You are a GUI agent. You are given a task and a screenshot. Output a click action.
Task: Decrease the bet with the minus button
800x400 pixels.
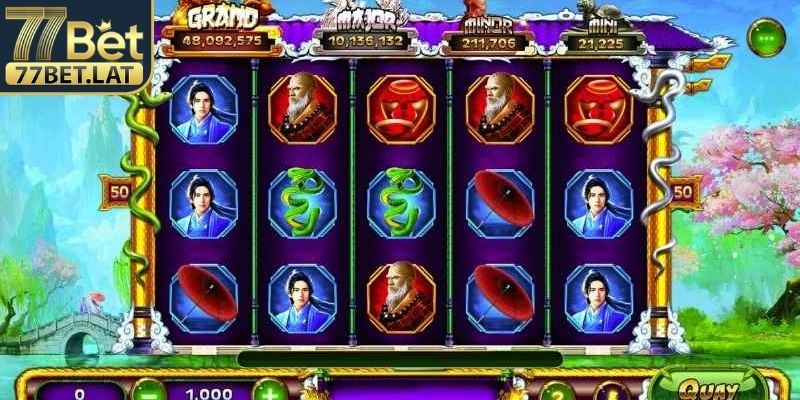[x=147, y=391]
